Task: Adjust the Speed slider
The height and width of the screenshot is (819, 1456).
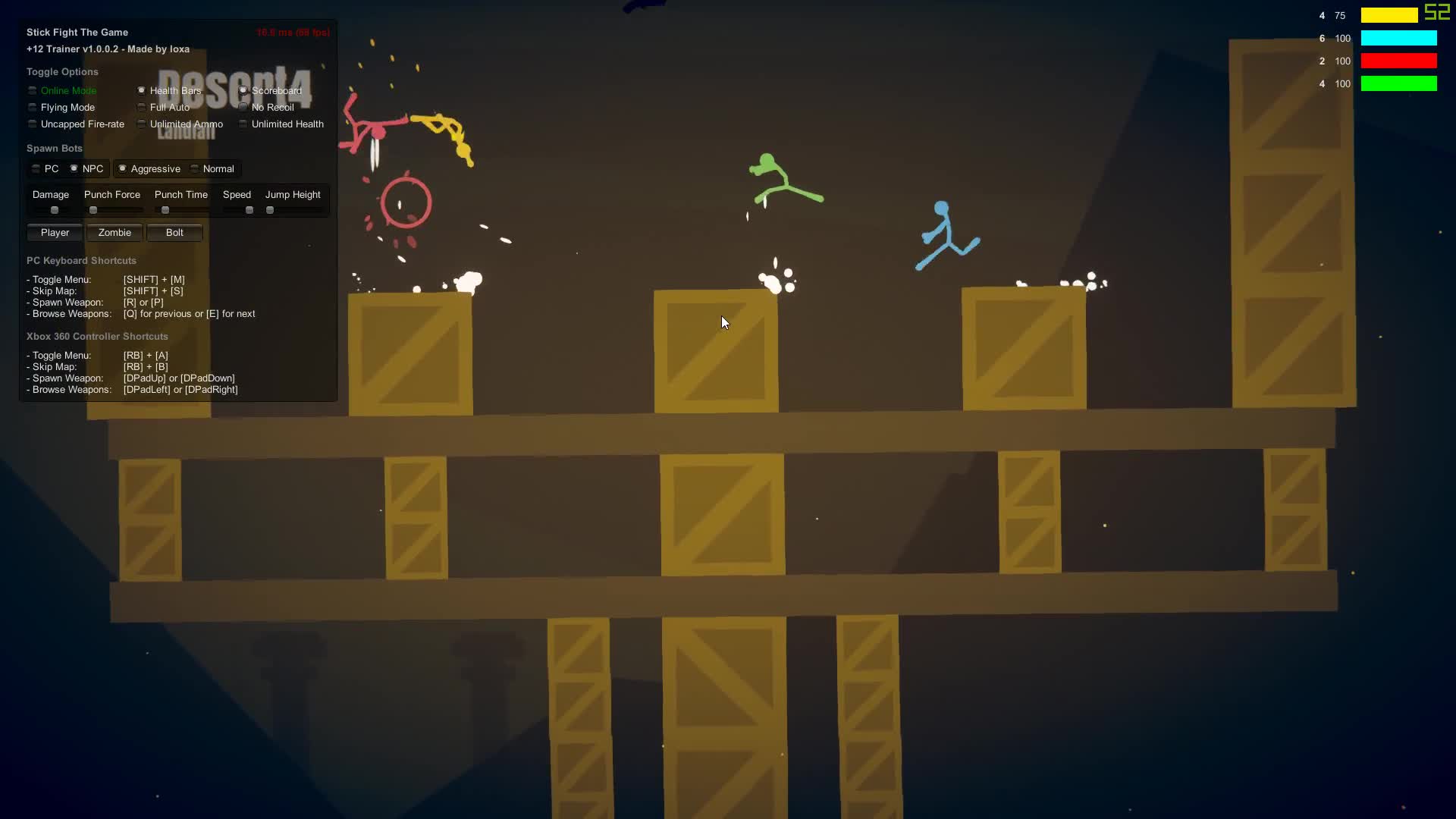Action: coord(249,210)
